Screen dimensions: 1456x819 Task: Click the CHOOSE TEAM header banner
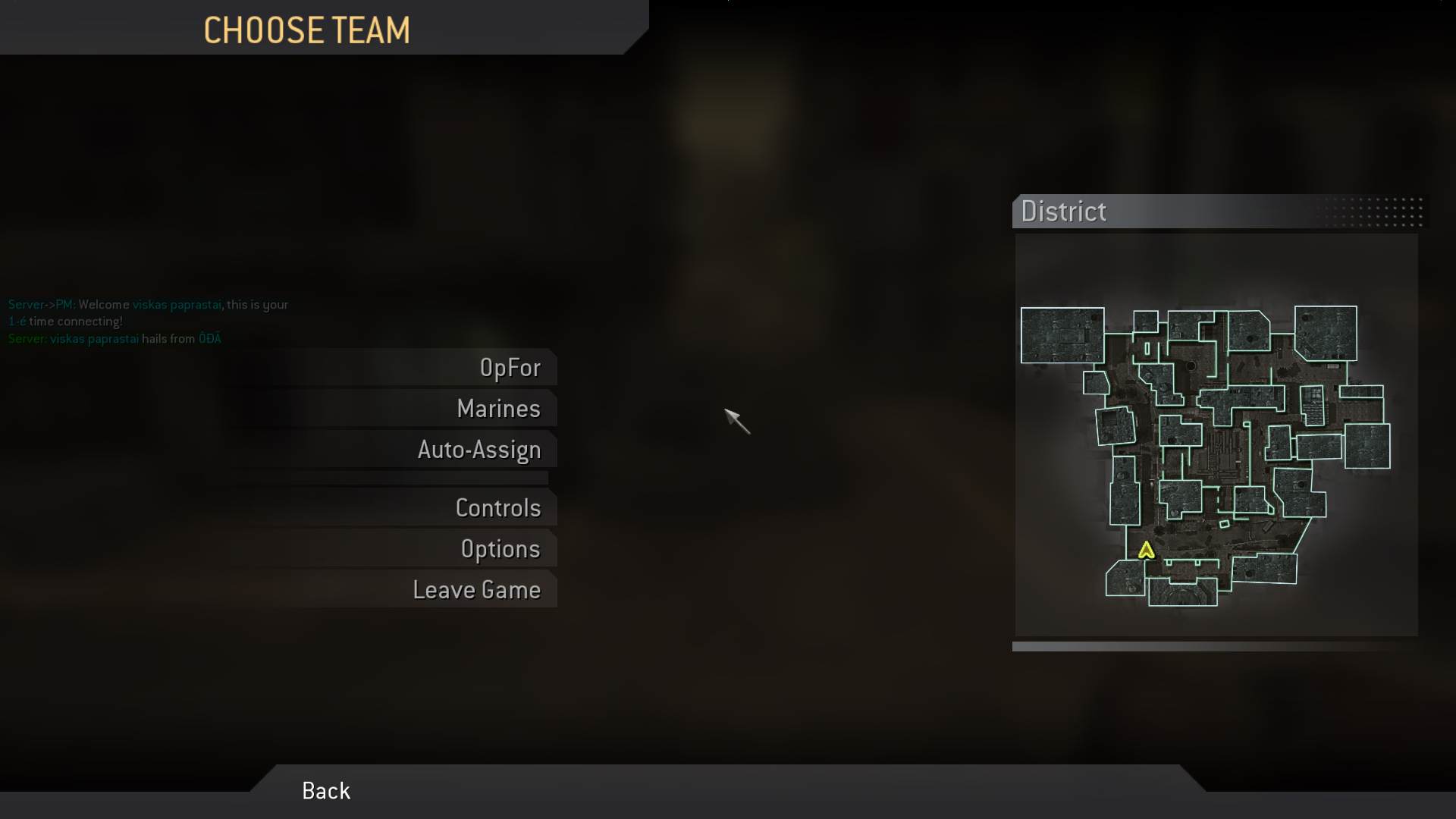(x=307, y=30)
